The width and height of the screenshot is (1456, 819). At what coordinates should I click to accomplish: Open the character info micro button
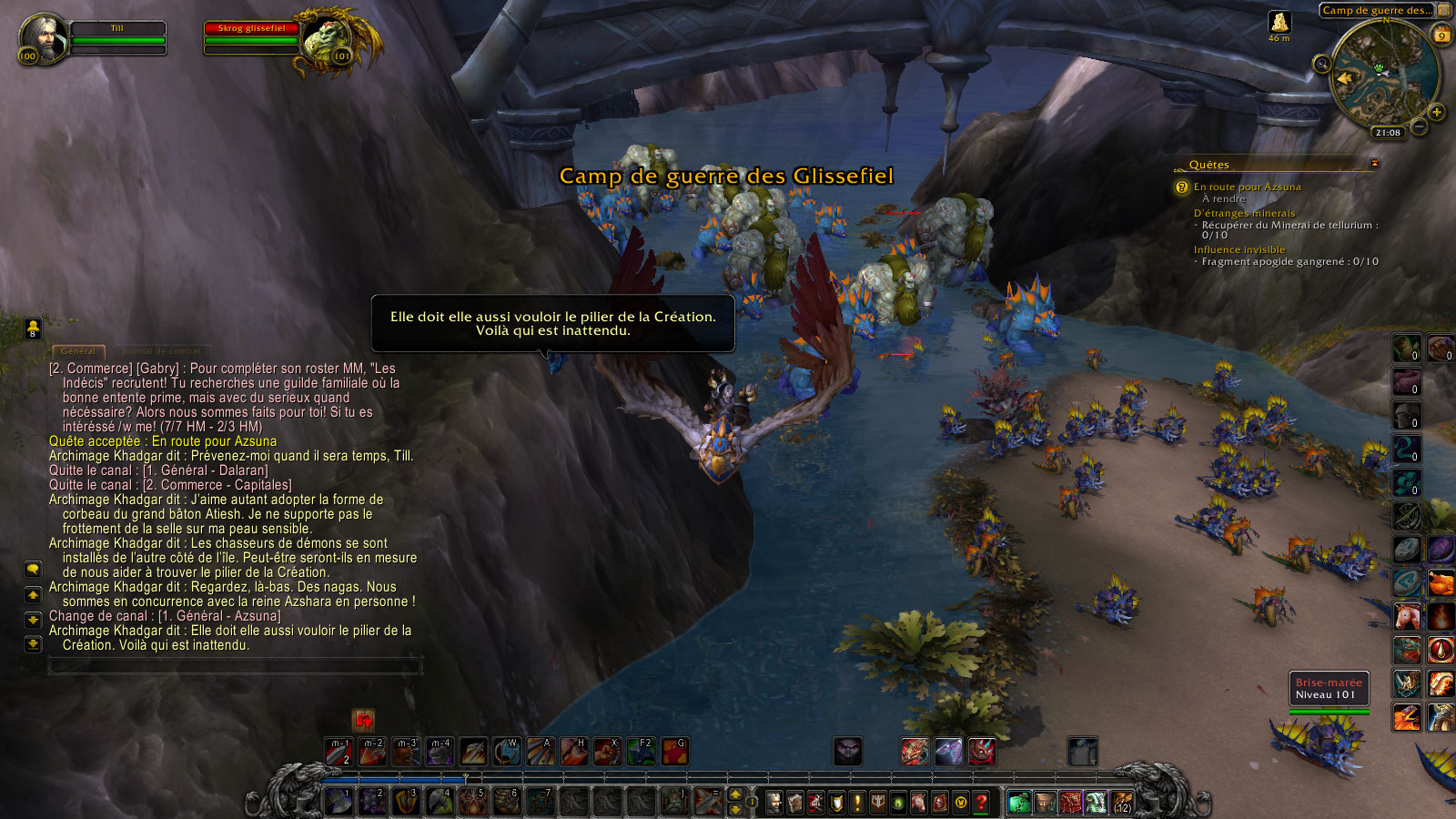(774, 803)
